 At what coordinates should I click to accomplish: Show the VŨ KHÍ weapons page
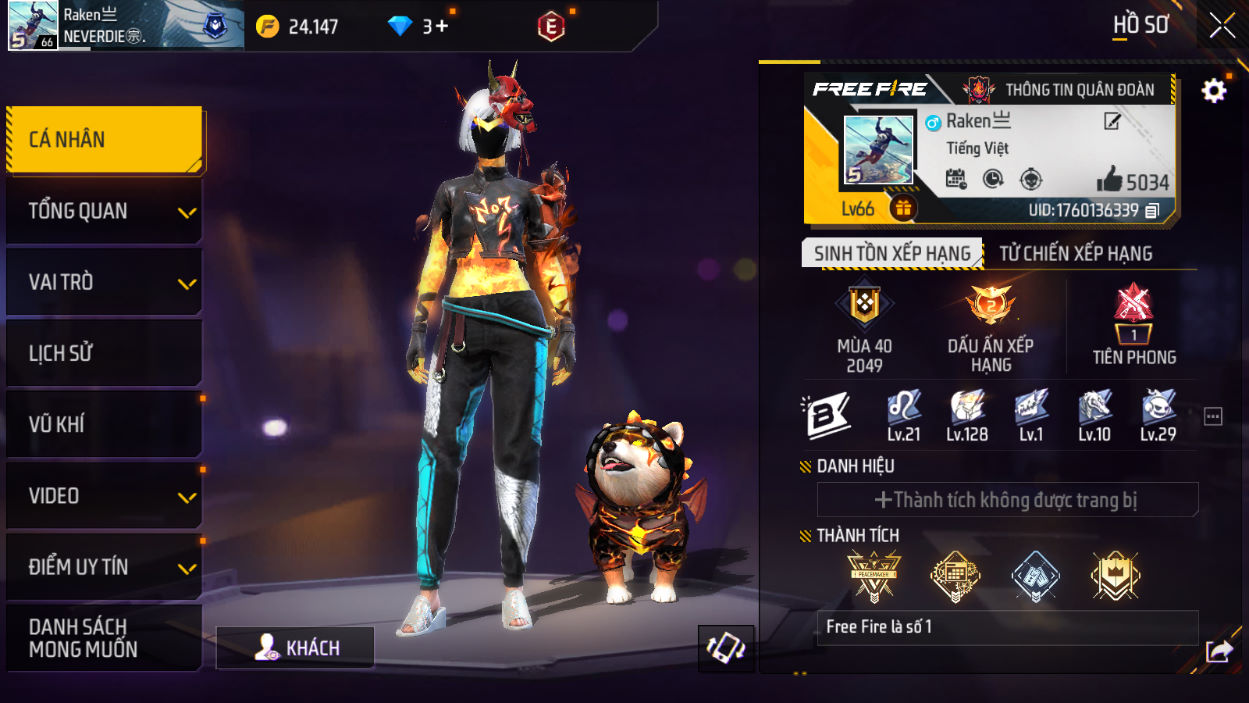(104, 424)
